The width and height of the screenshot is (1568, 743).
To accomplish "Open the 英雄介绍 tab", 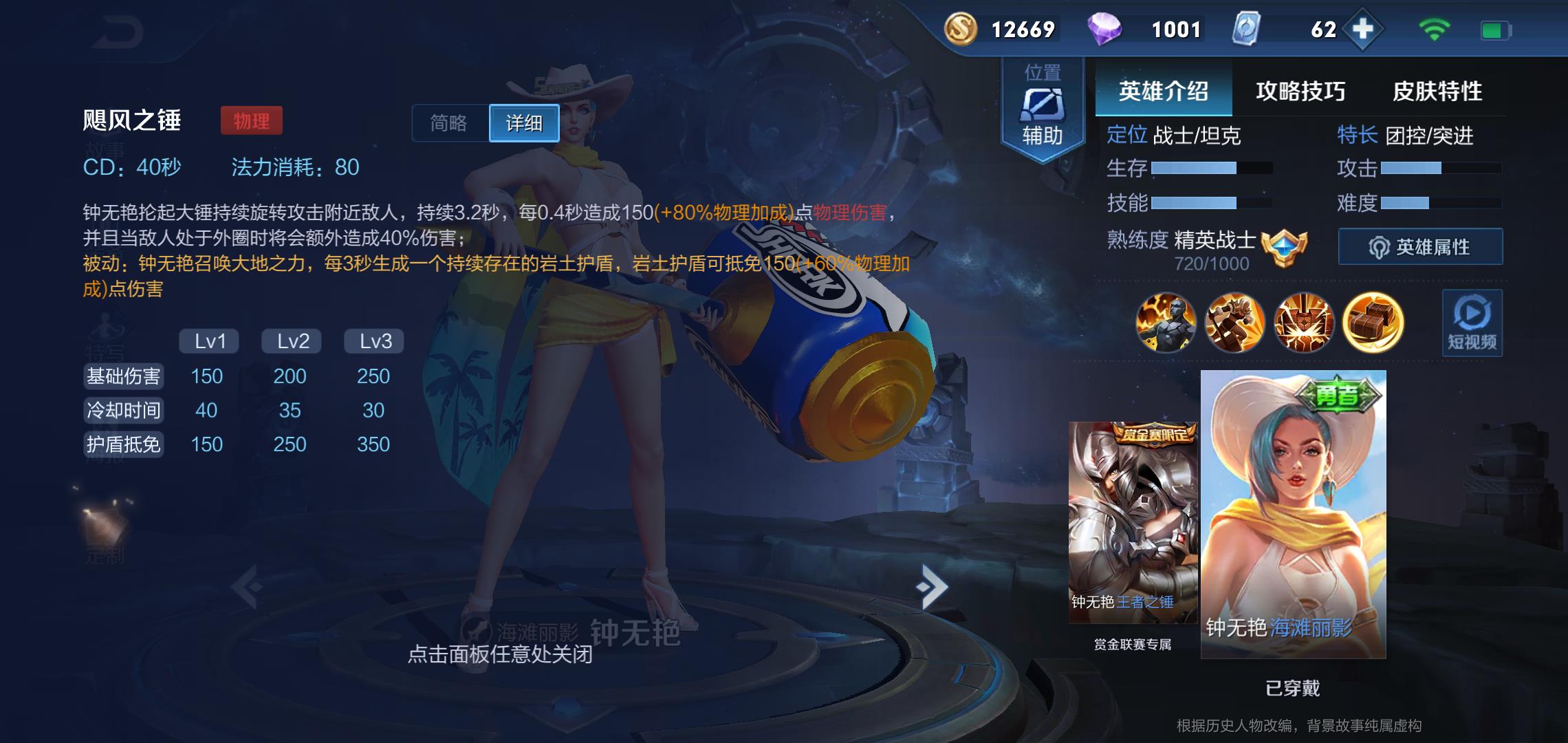I will coord(1163,91).
